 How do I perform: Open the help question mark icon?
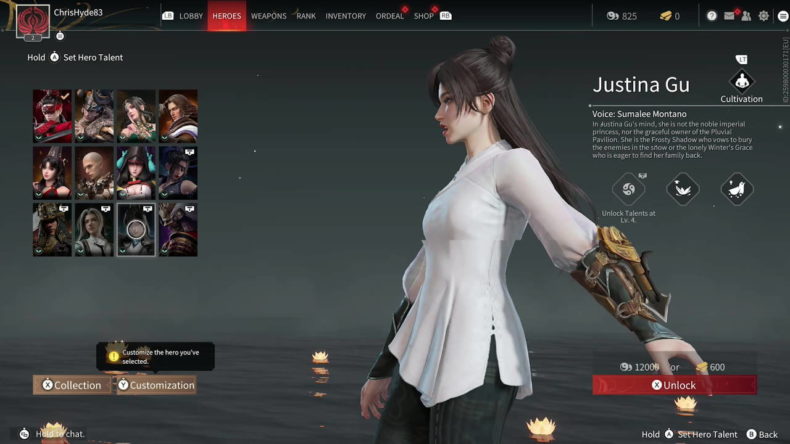[712, 16]
